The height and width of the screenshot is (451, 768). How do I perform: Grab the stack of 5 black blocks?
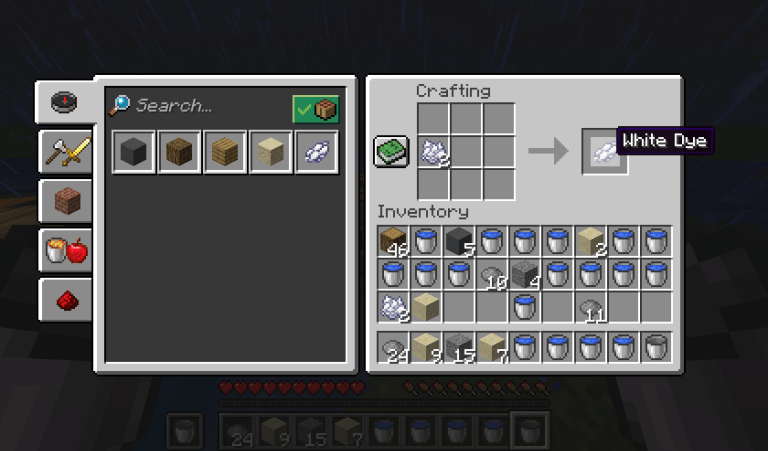[459, 241]
